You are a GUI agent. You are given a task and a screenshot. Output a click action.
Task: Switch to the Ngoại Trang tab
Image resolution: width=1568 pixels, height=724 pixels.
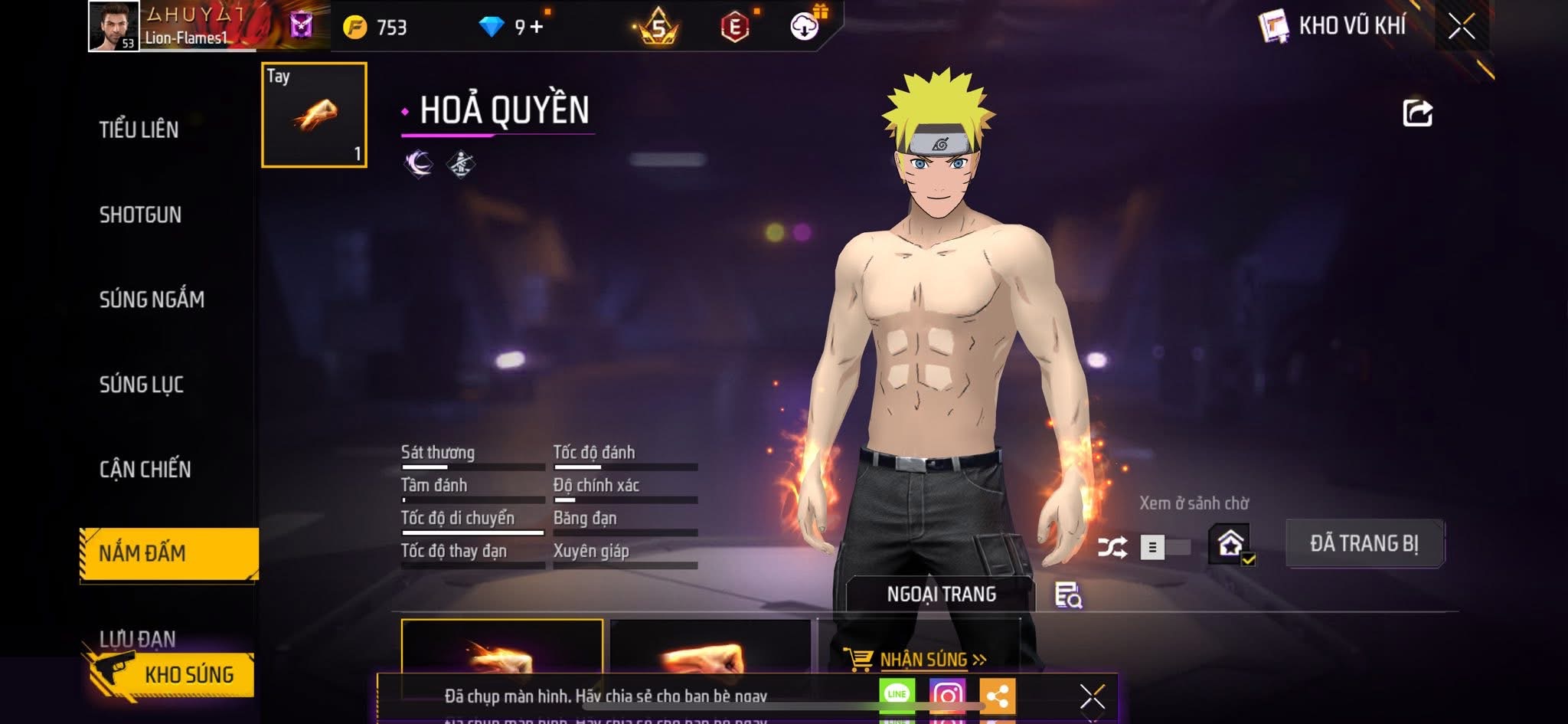pyautogui.click(x=941, y=594)
